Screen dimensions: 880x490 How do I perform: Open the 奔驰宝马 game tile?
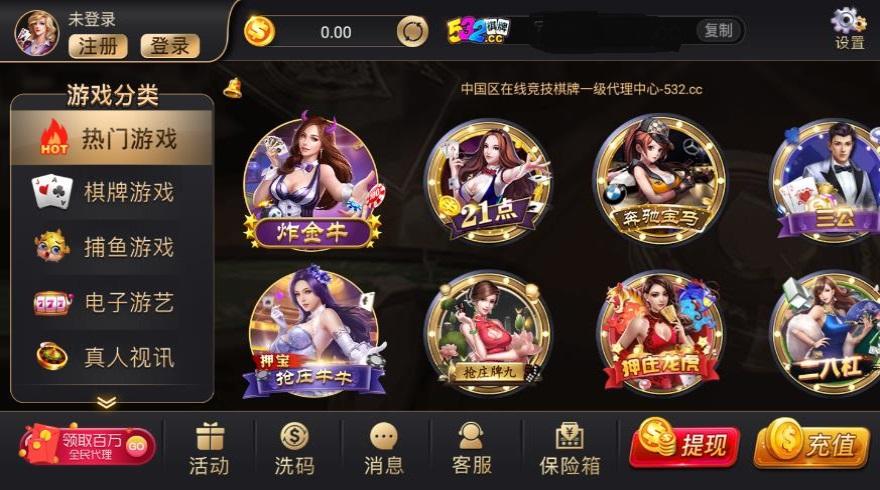[x=659, y=182]
